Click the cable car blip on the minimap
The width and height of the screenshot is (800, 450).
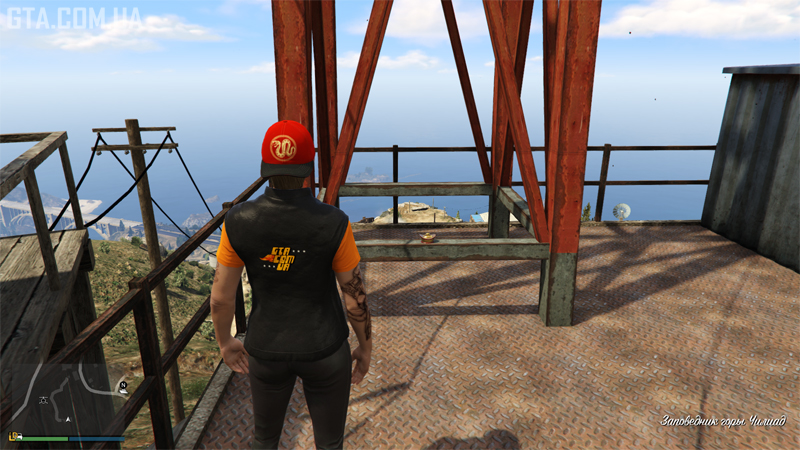(x=43, y=400)
